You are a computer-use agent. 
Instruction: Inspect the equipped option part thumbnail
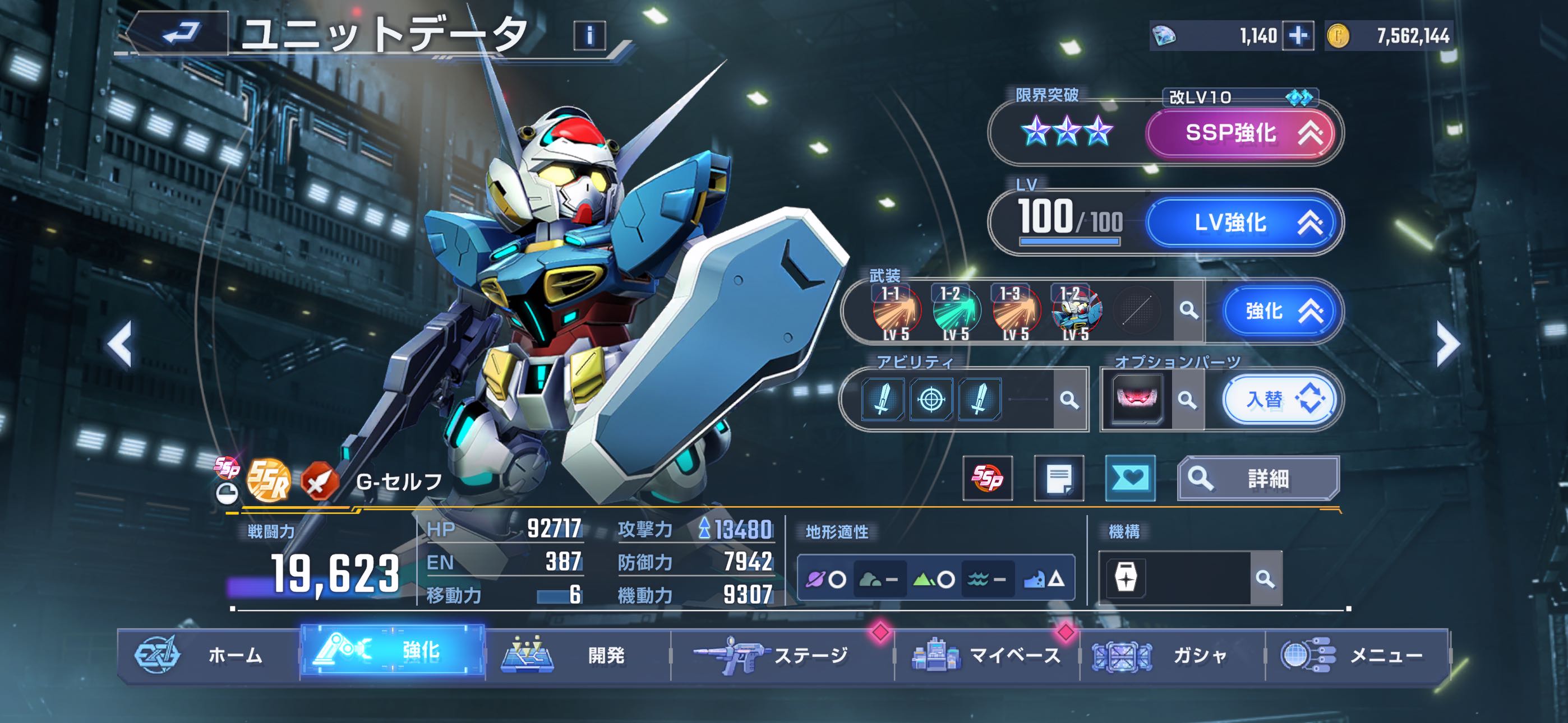pyautogui.click(x=1136, y=400)
